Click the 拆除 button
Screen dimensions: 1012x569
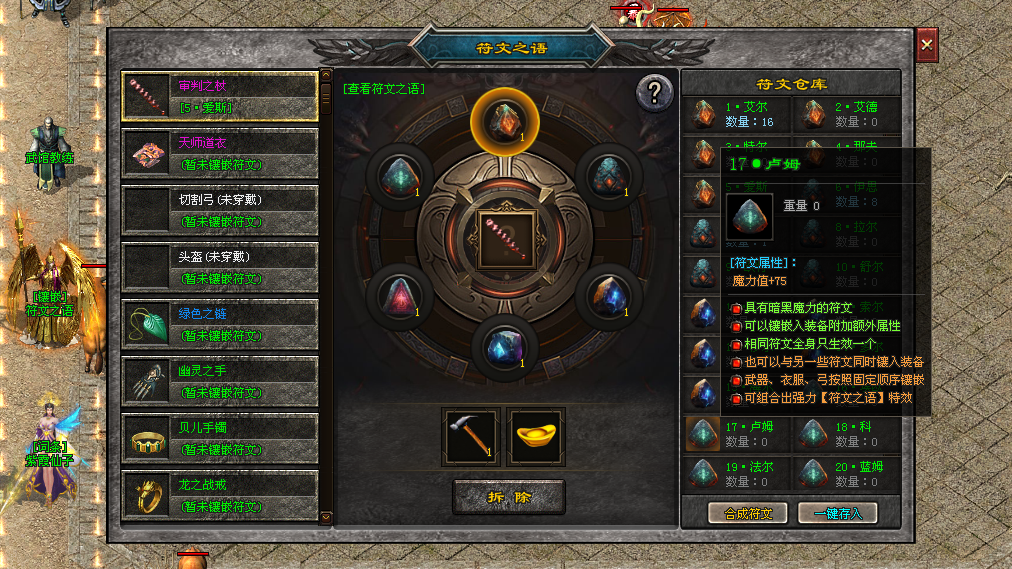point(508,496)
